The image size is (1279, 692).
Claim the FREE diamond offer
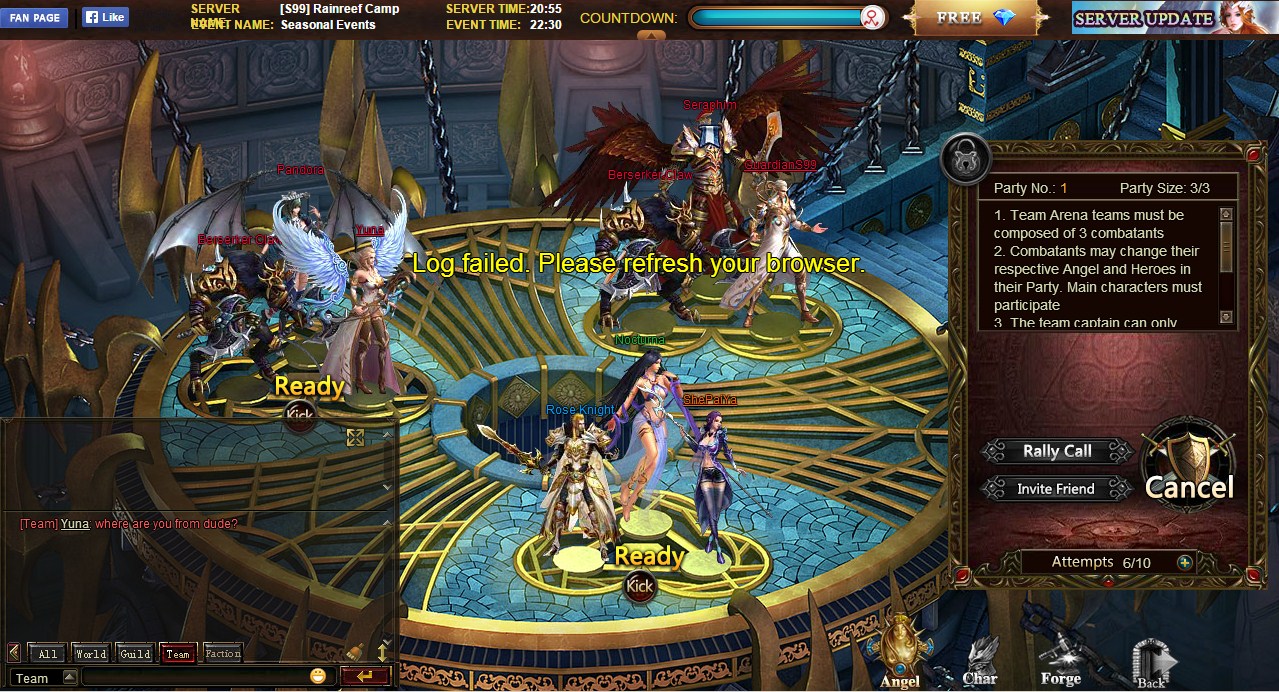pyautogui.click(x=976, y=18)
